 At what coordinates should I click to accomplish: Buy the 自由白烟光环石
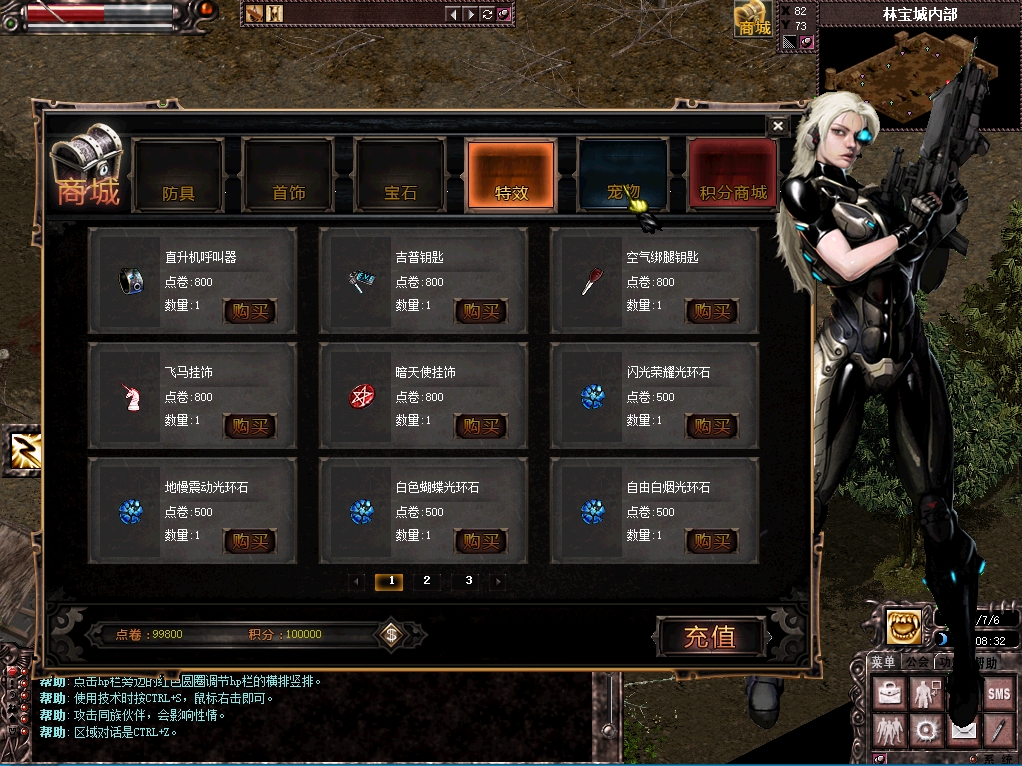click(711, 541)
